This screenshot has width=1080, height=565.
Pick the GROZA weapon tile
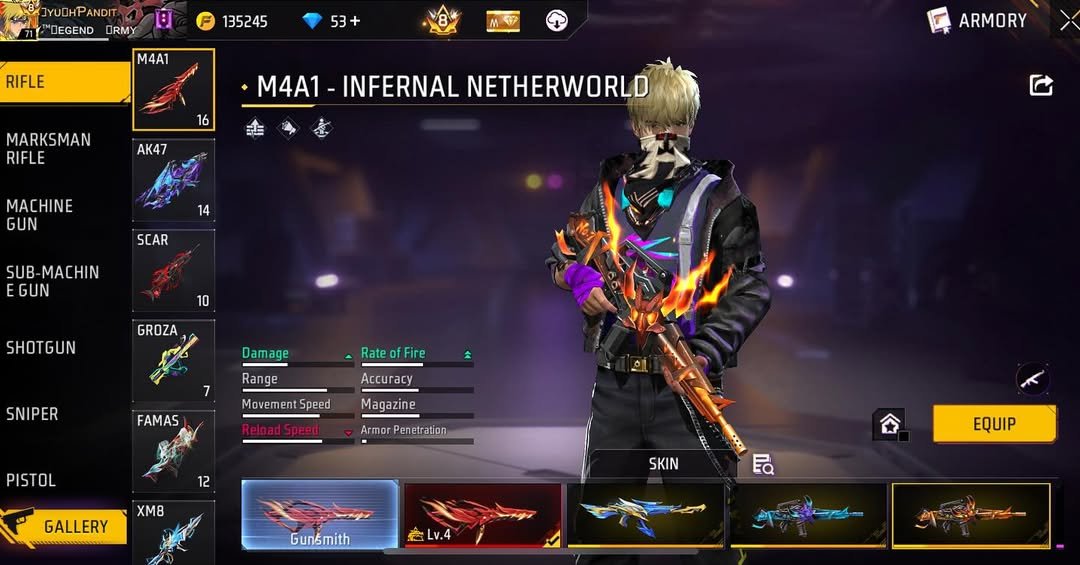click(173, 360)
